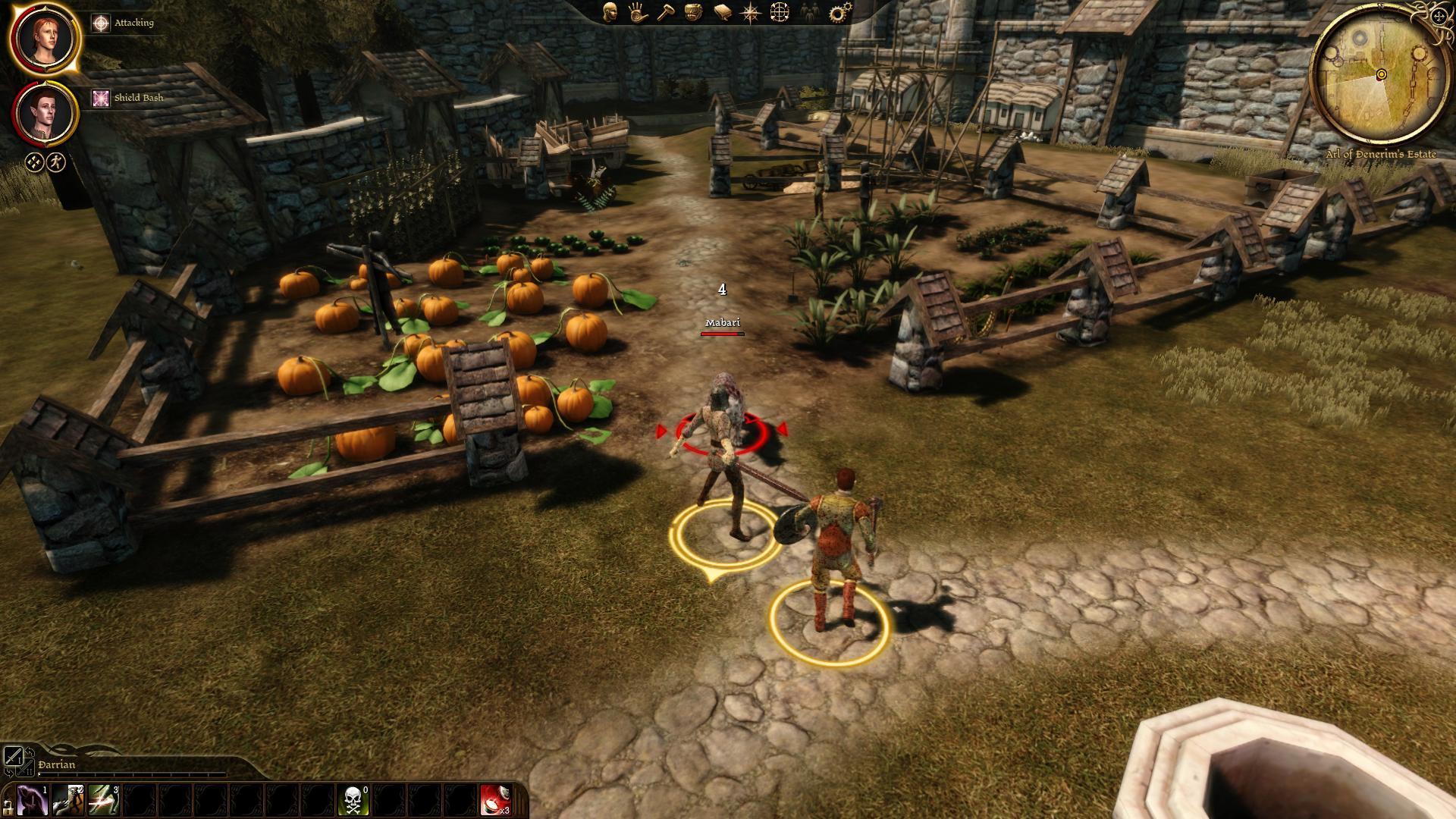Open the inventory backpack icon
Image resolution: width=1456 pixels, height=819 pixels.
tap(693, 12)
